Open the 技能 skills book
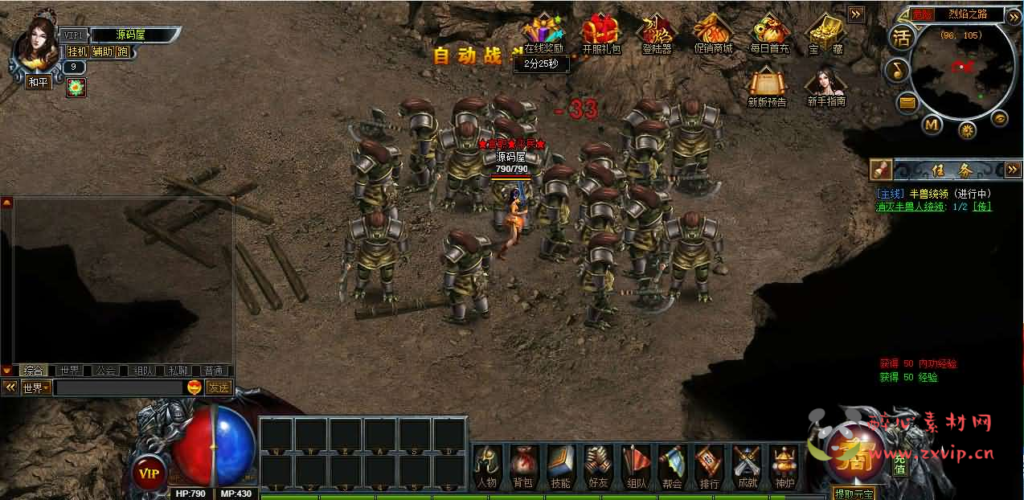 tap(561, 463)
